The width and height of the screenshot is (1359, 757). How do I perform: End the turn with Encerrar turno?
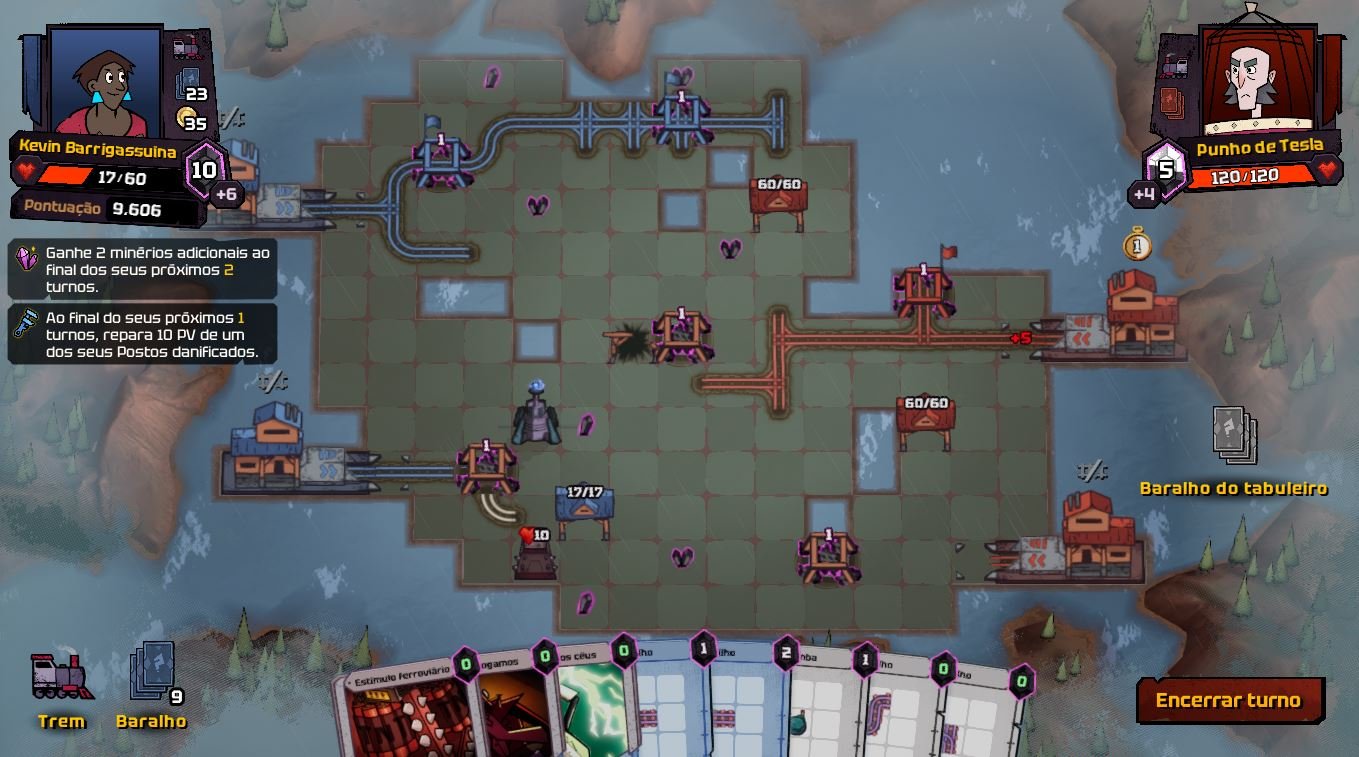pos(1229,700)
